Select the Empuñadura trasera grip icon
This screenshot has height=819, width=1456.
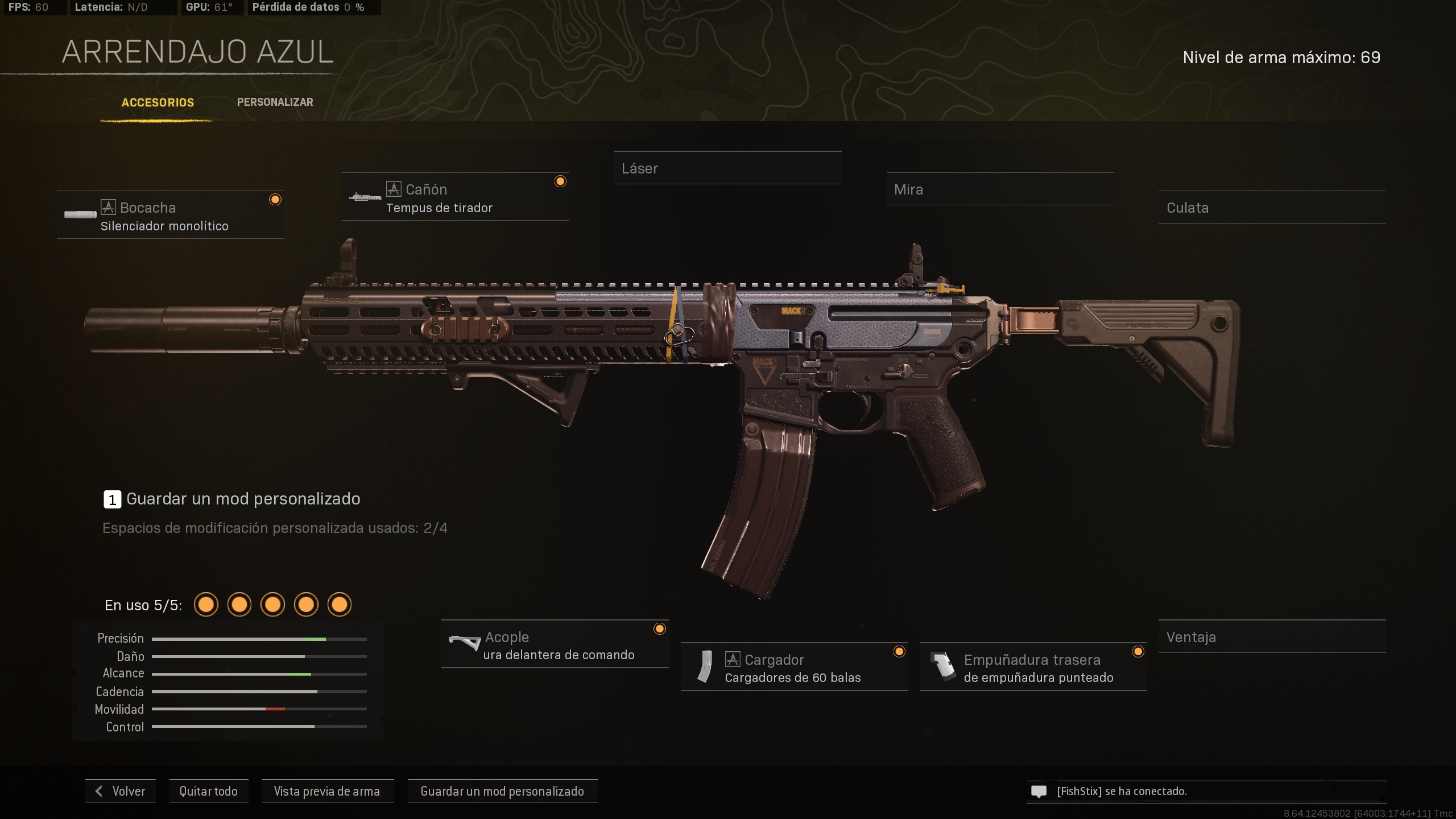pos(944,667)
